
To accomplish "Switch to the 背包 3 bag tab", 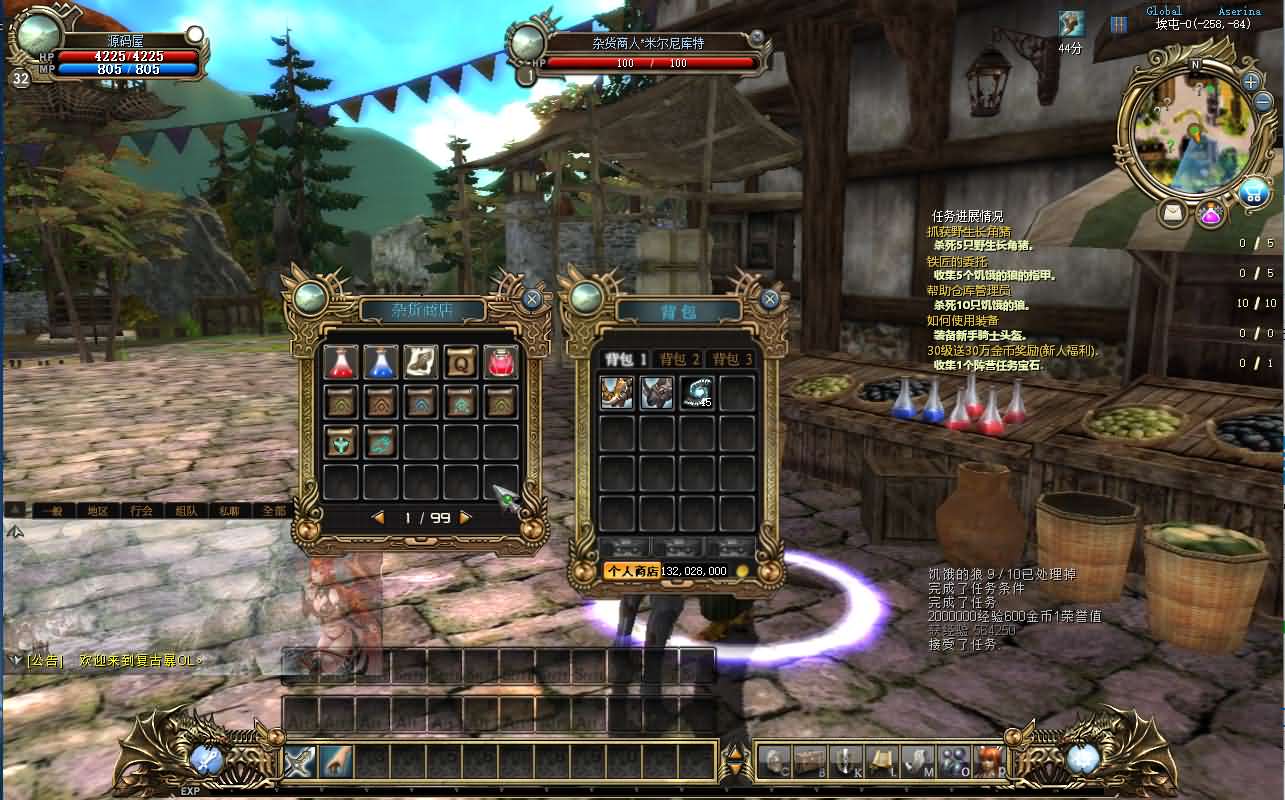I will click(x=730, y=358).
